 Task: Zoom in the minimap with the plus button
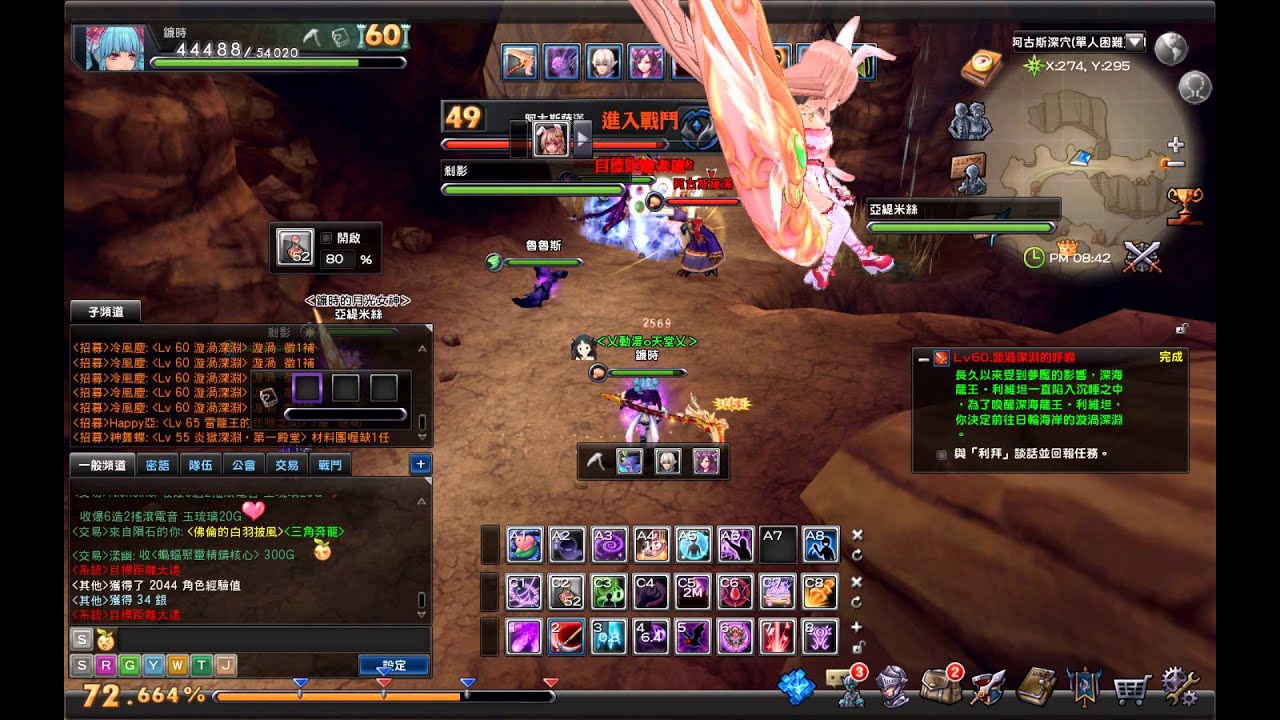click(1176, 145)
